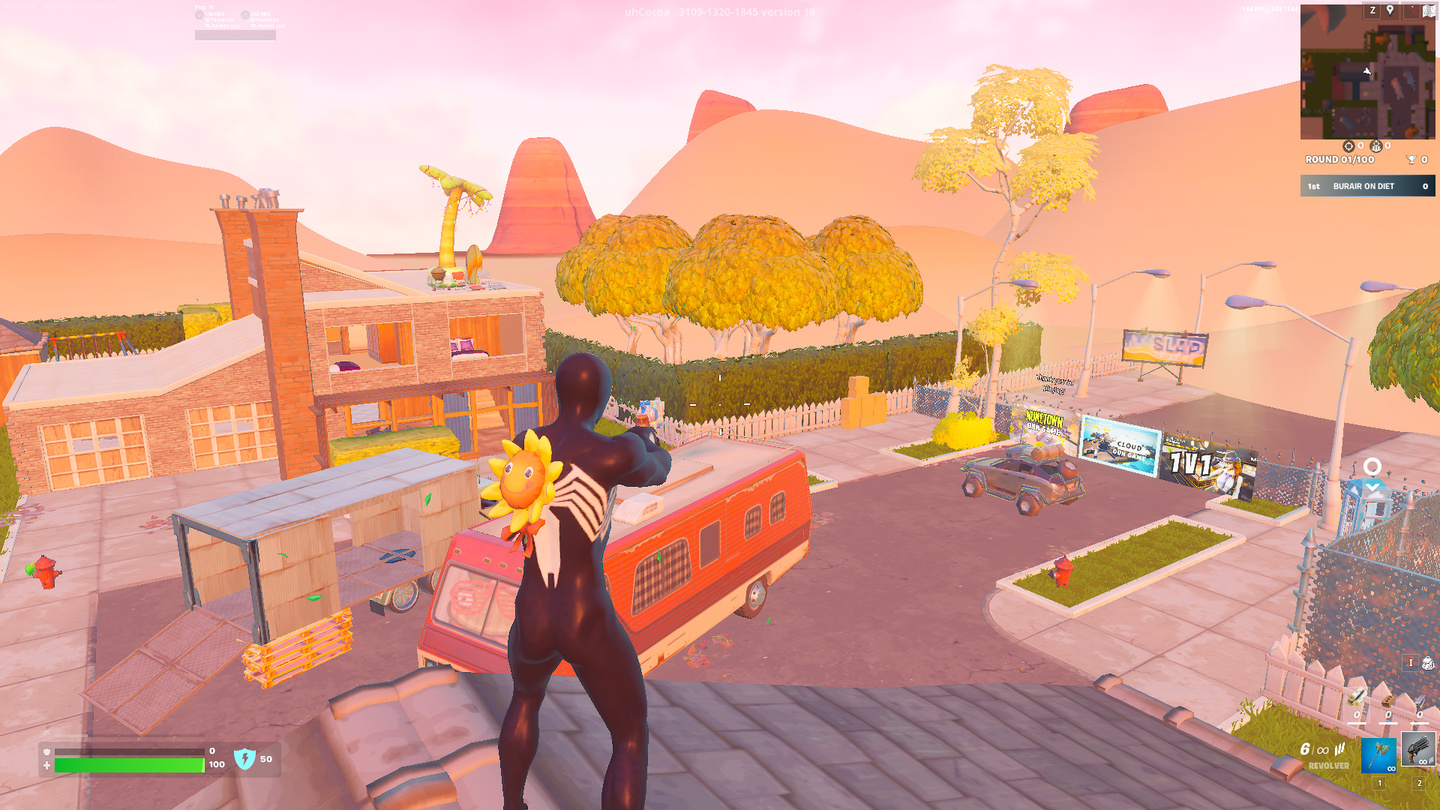Screen dimensions: 1440x810
Task: Open the BURAIR ON DIET player entry
Action: pos(1363,186)
